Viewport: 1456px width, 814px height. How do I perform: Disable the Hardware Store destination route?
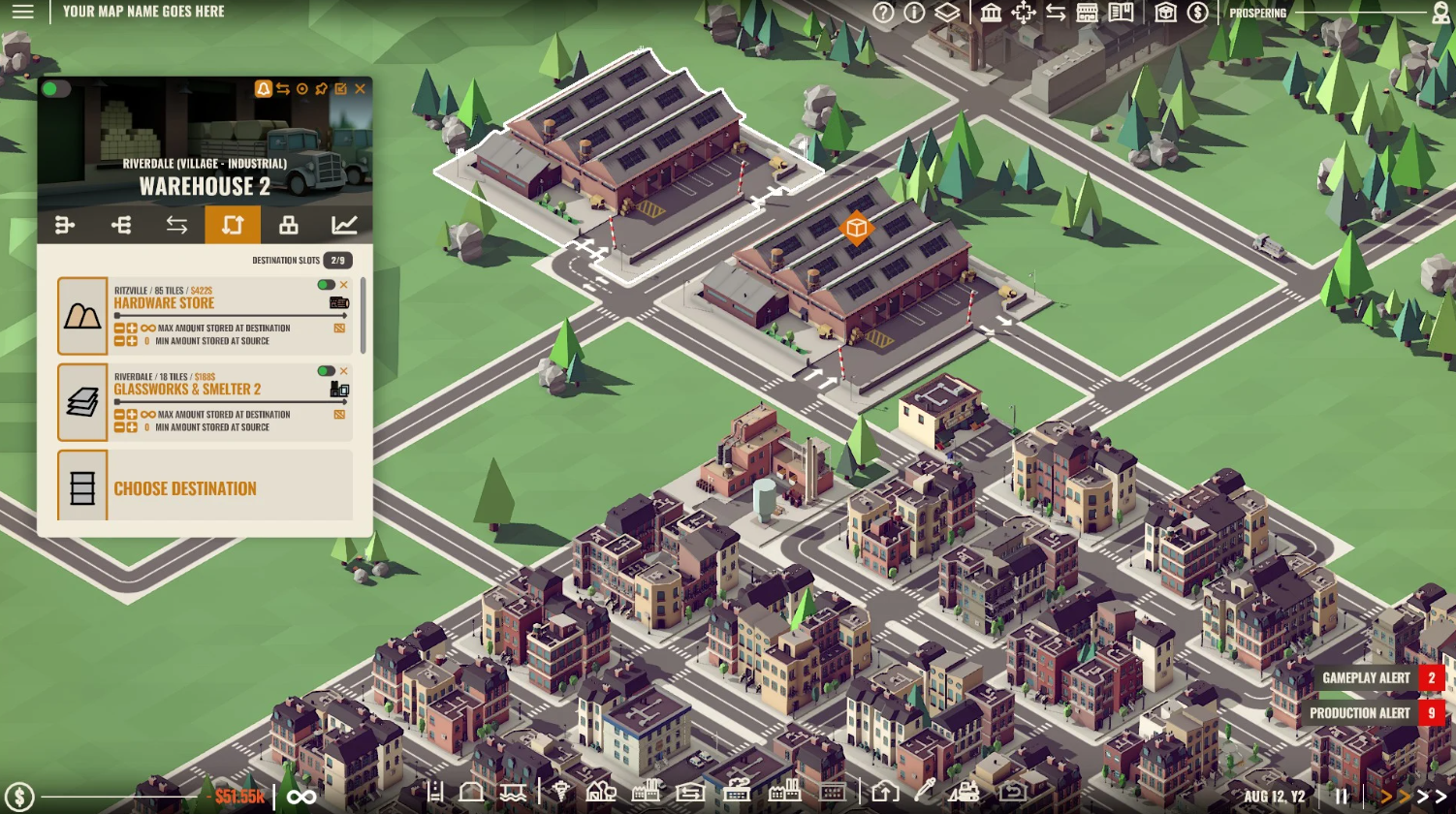[x=325, y=285]
